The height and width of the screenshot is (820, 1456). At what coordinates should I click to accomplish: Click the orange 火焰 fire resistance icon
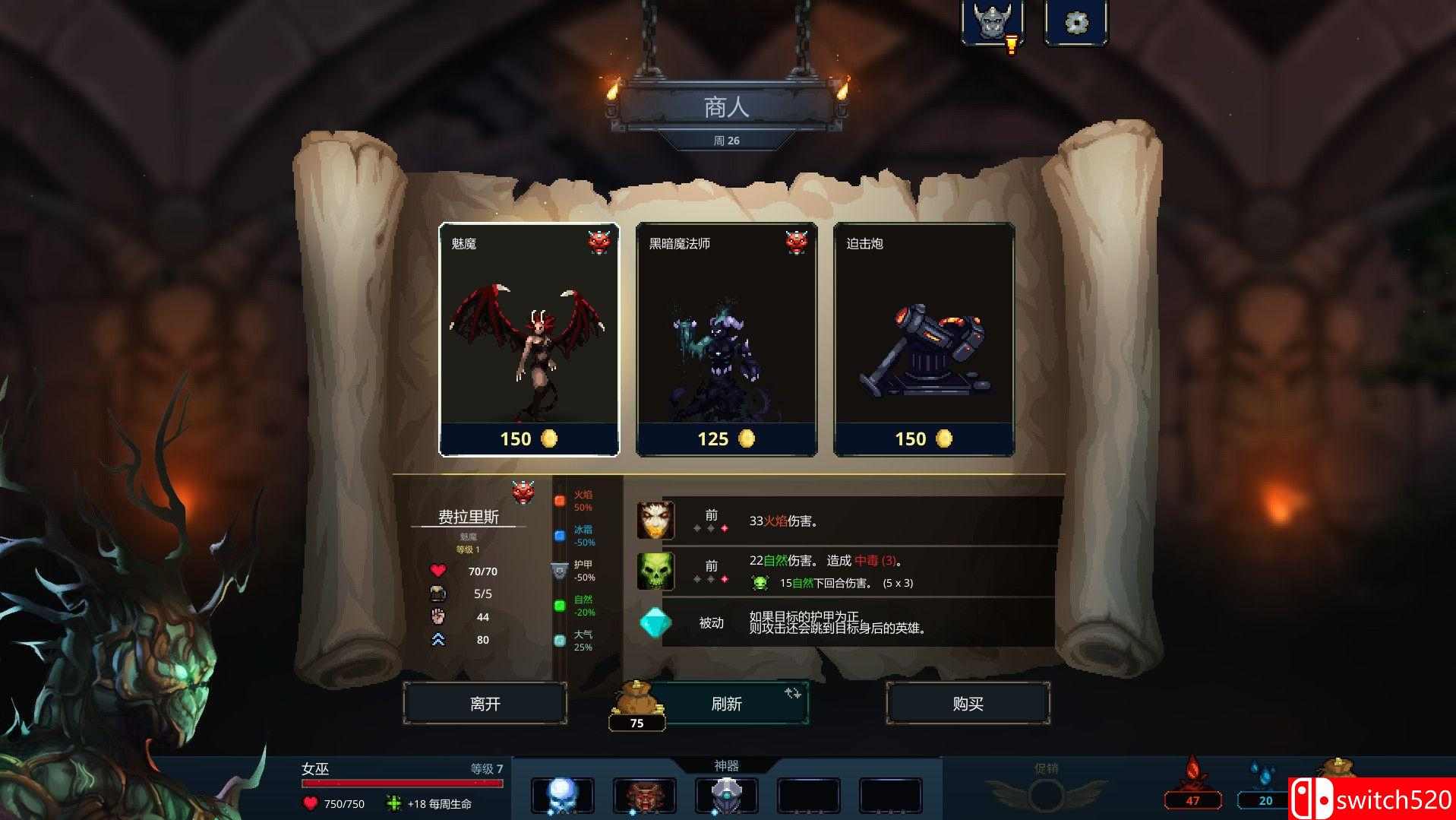pyautogui.click(x=560, y=502)
